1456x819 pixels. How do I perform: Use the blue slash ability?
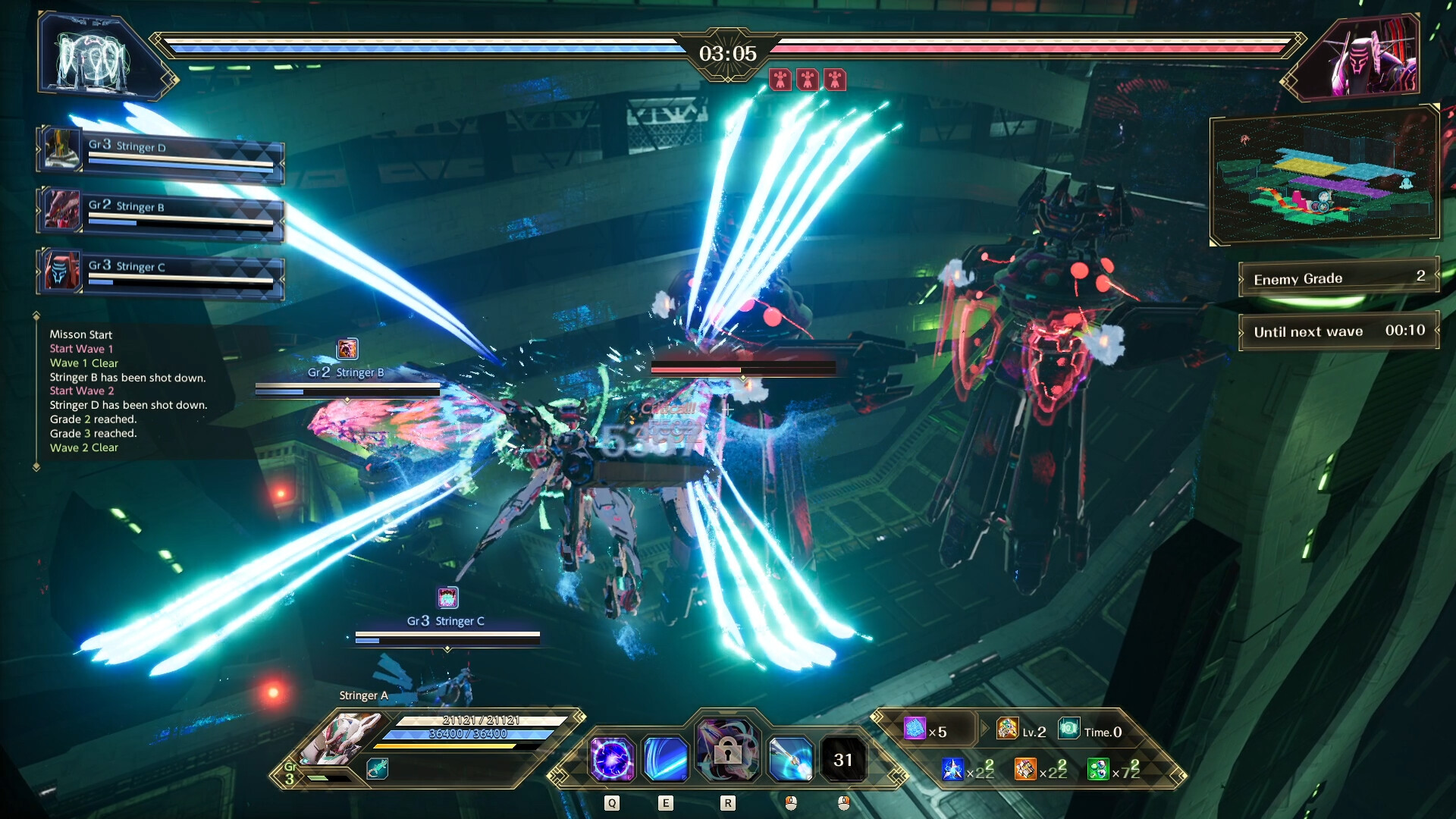(x=667, y=759)
